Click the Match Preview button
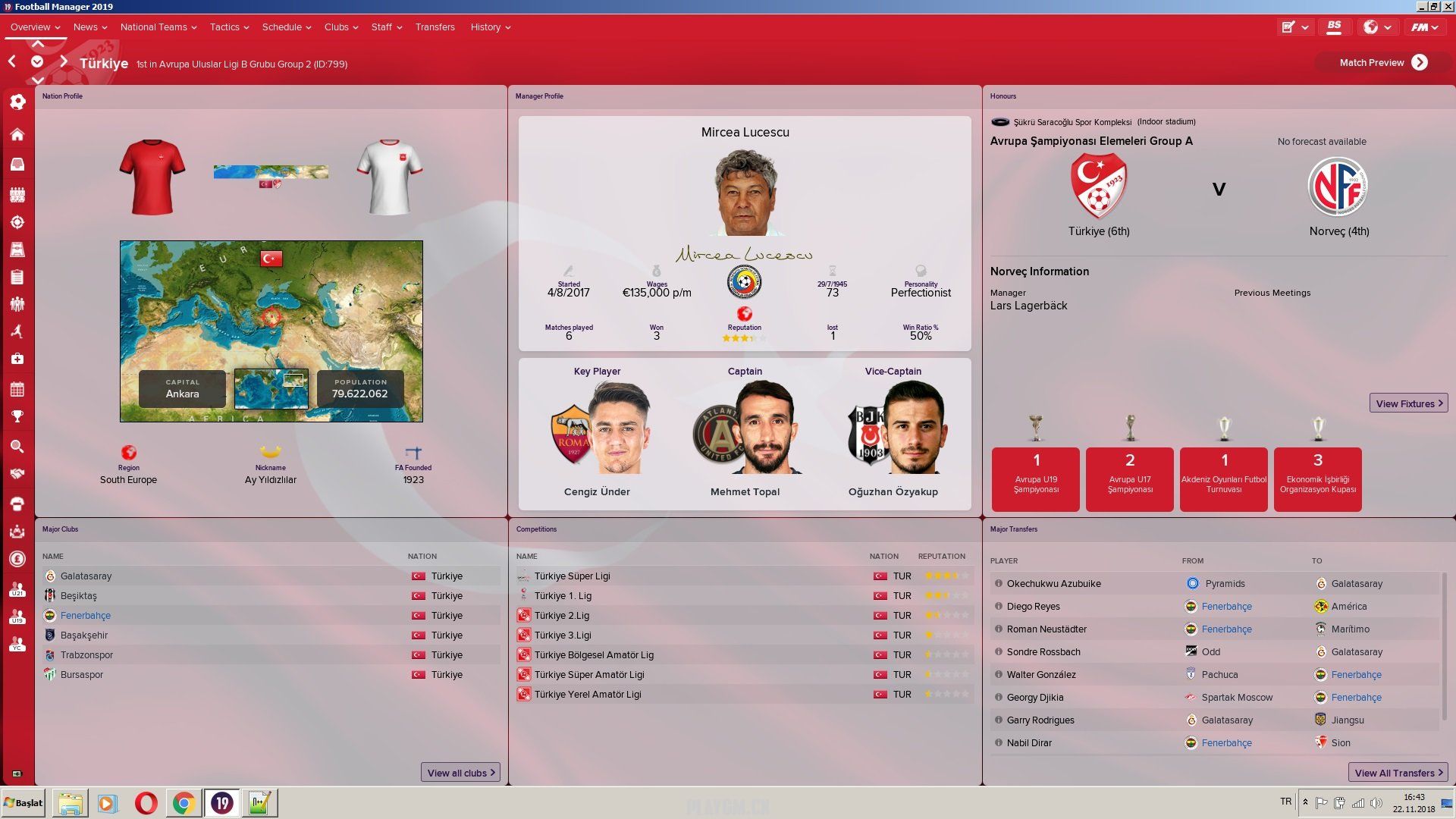 click(1383, 63)
